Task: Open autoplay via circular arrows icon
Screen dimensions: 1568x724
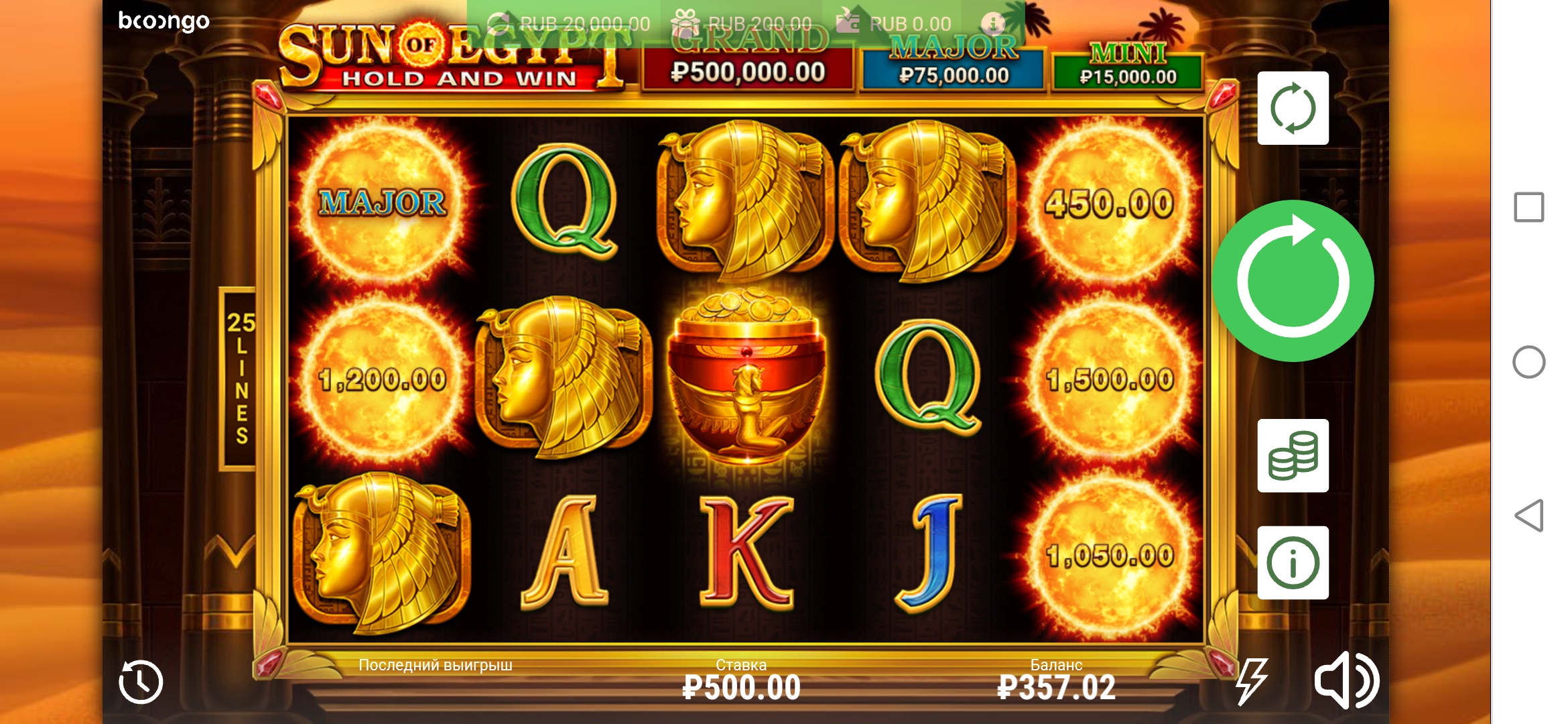Action: tap(1292, 108)
